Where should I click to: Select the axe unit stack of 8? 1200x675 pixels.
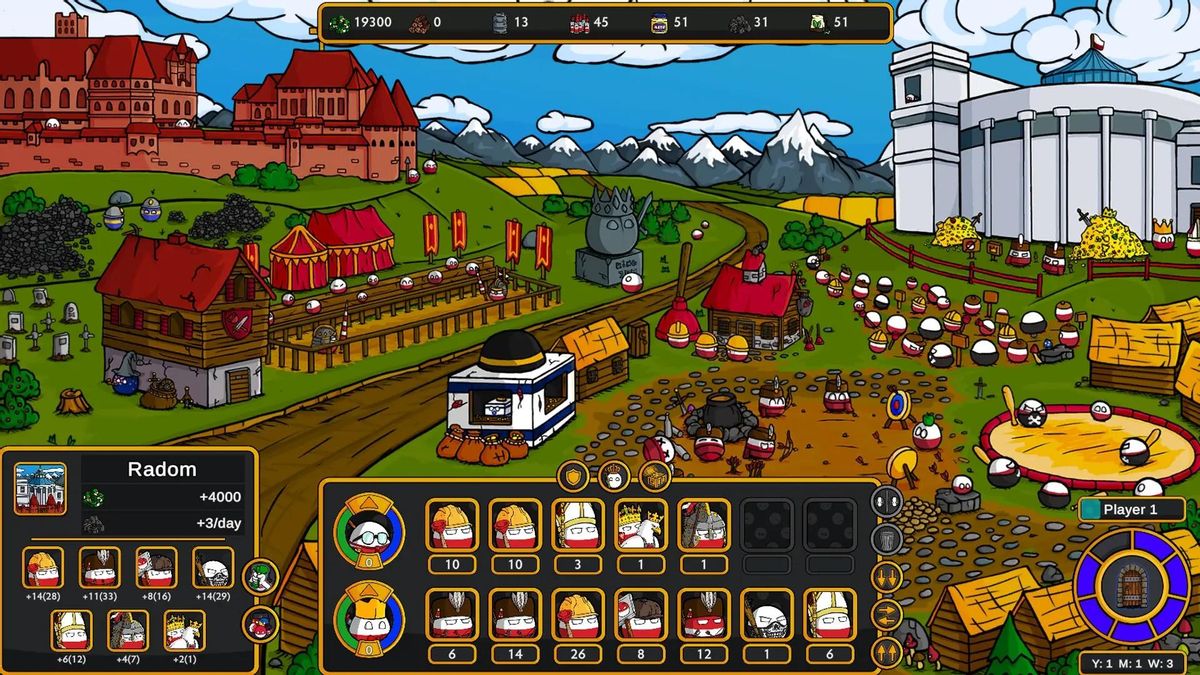(641, 614)
